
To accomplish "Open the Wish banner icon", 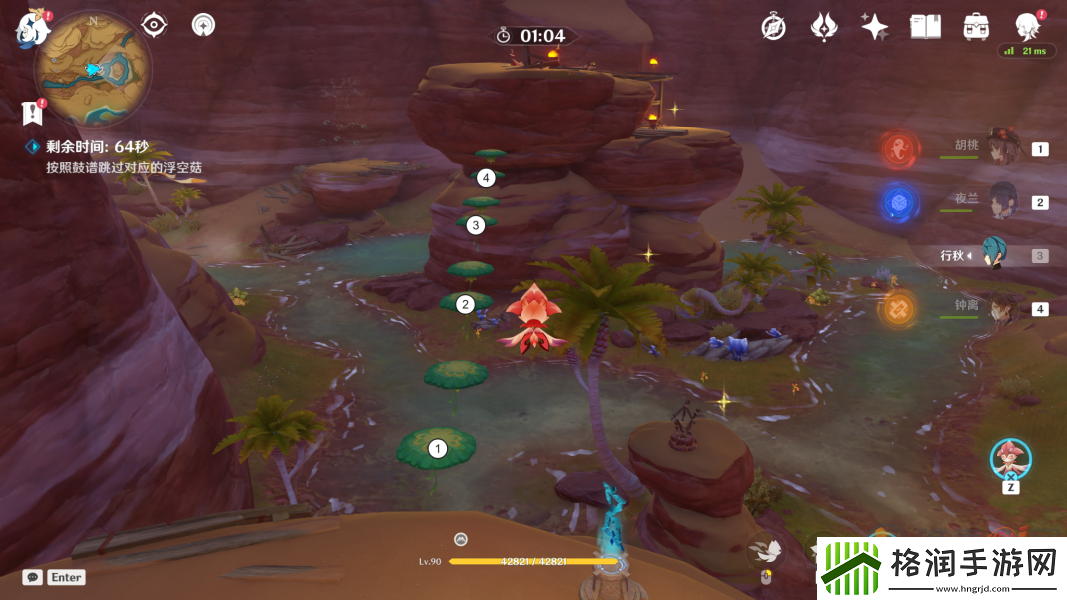I will point(823,27).
